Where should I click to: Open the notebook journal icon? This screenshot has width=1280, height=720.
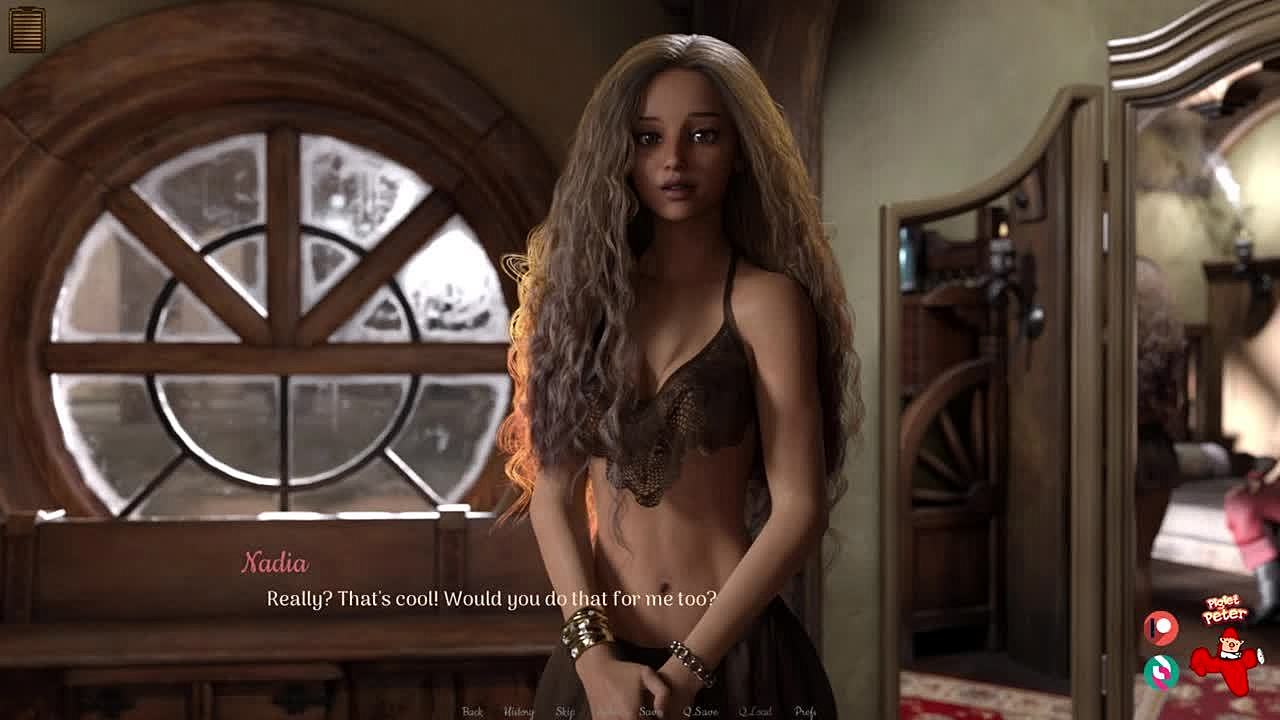[27, 29]
